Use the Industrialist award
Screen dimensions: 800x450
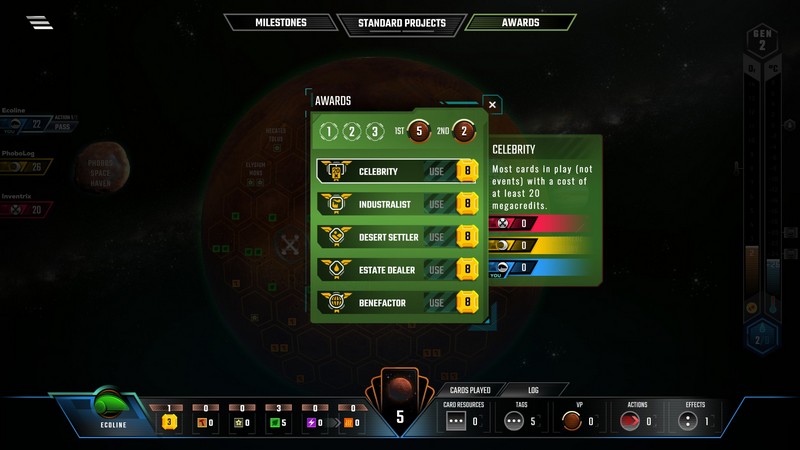(436, 204)
